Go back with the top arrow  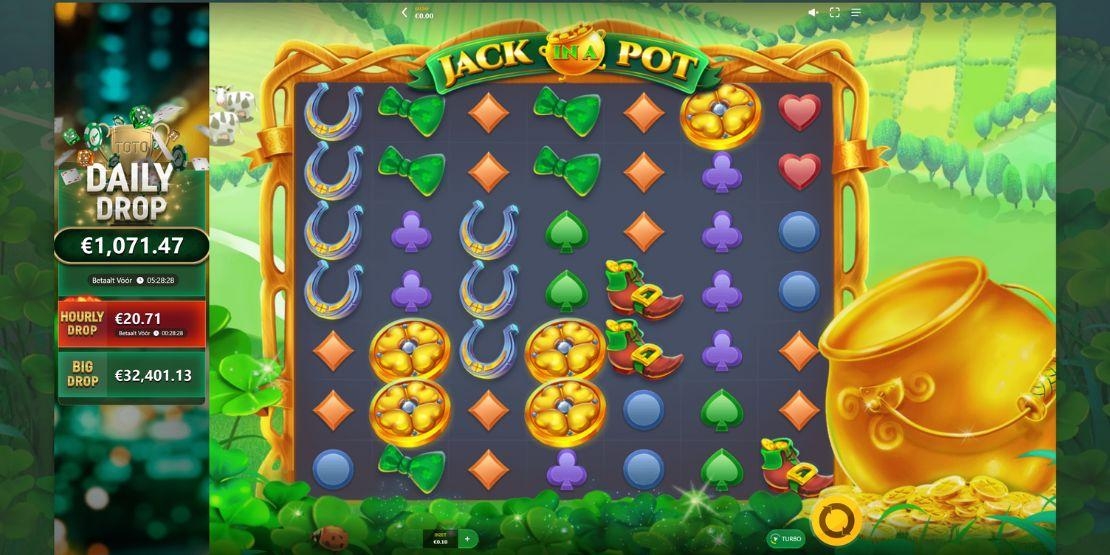pos(404,13)
